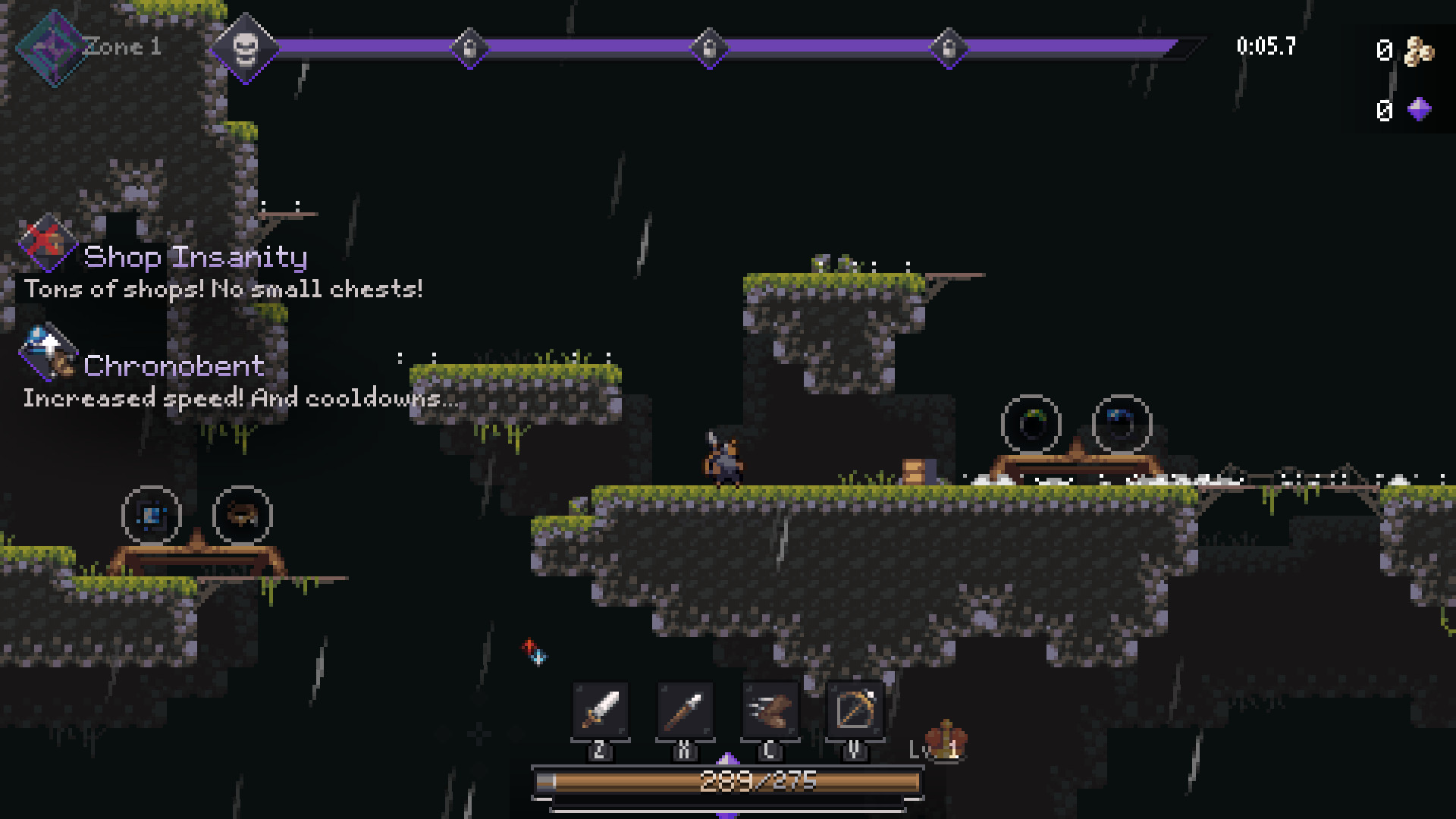Click the first lock marker on the boss bar

click(470, 48)
